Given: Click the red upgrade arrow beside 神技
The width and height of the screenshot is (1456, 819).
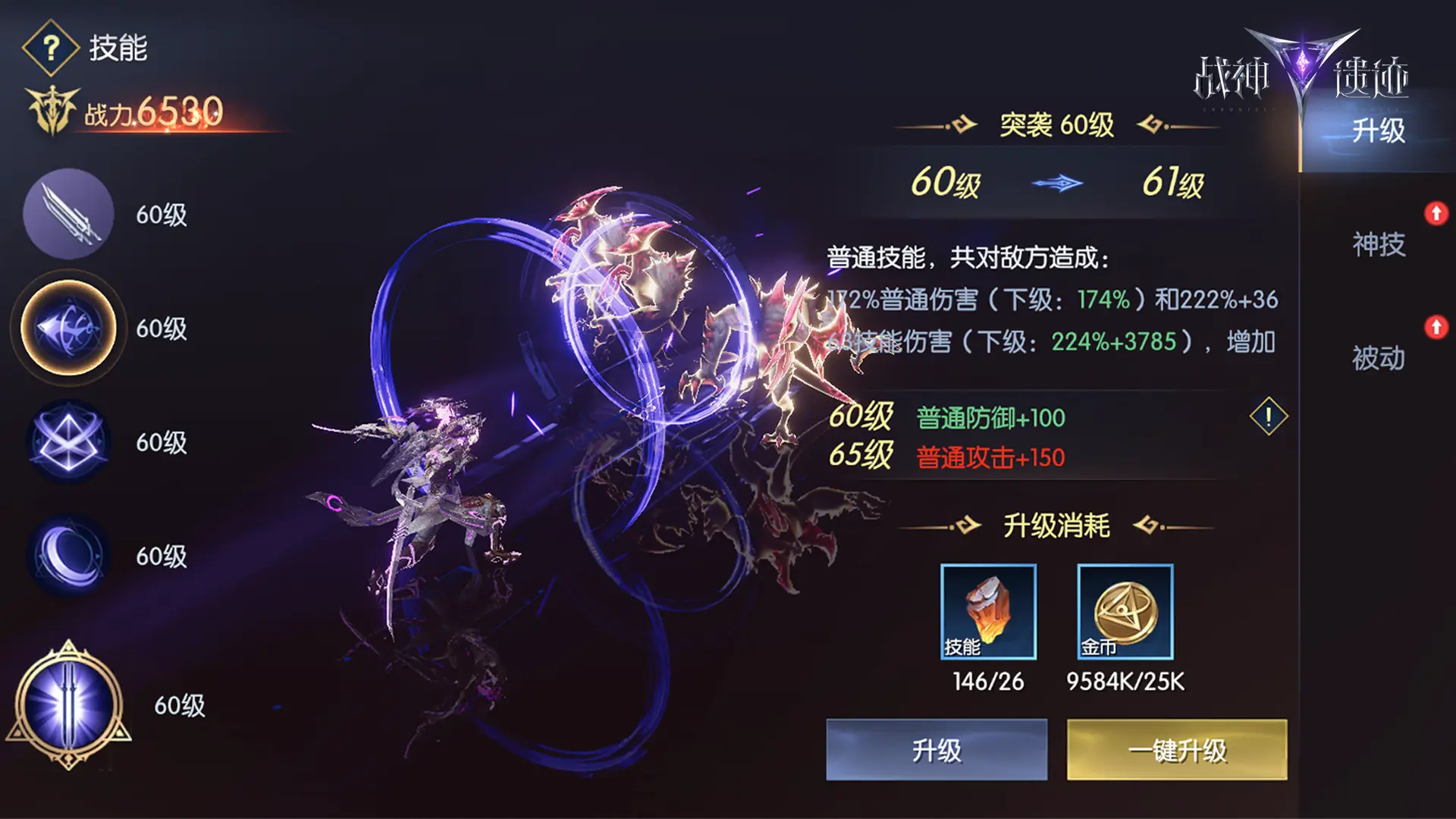Looking at the screenshot, I should point(1437,215).
